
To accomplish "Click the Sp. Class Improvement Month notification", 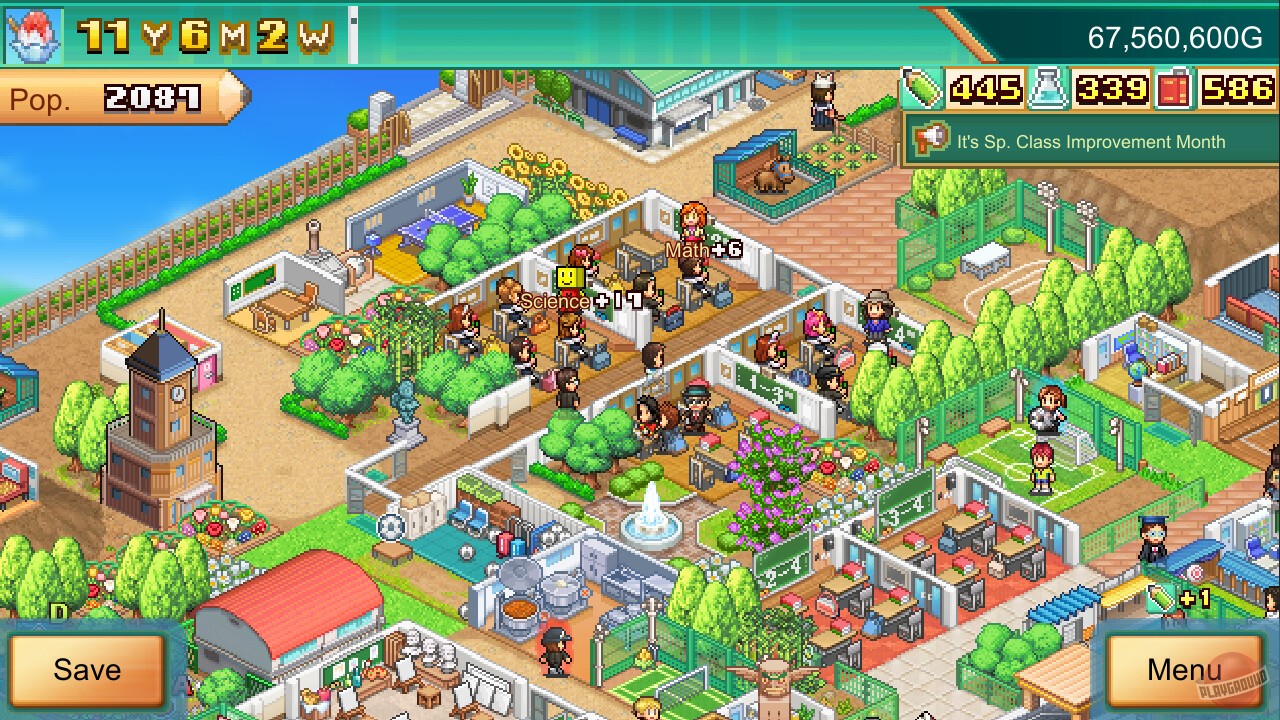I will tap(1090, 142).
